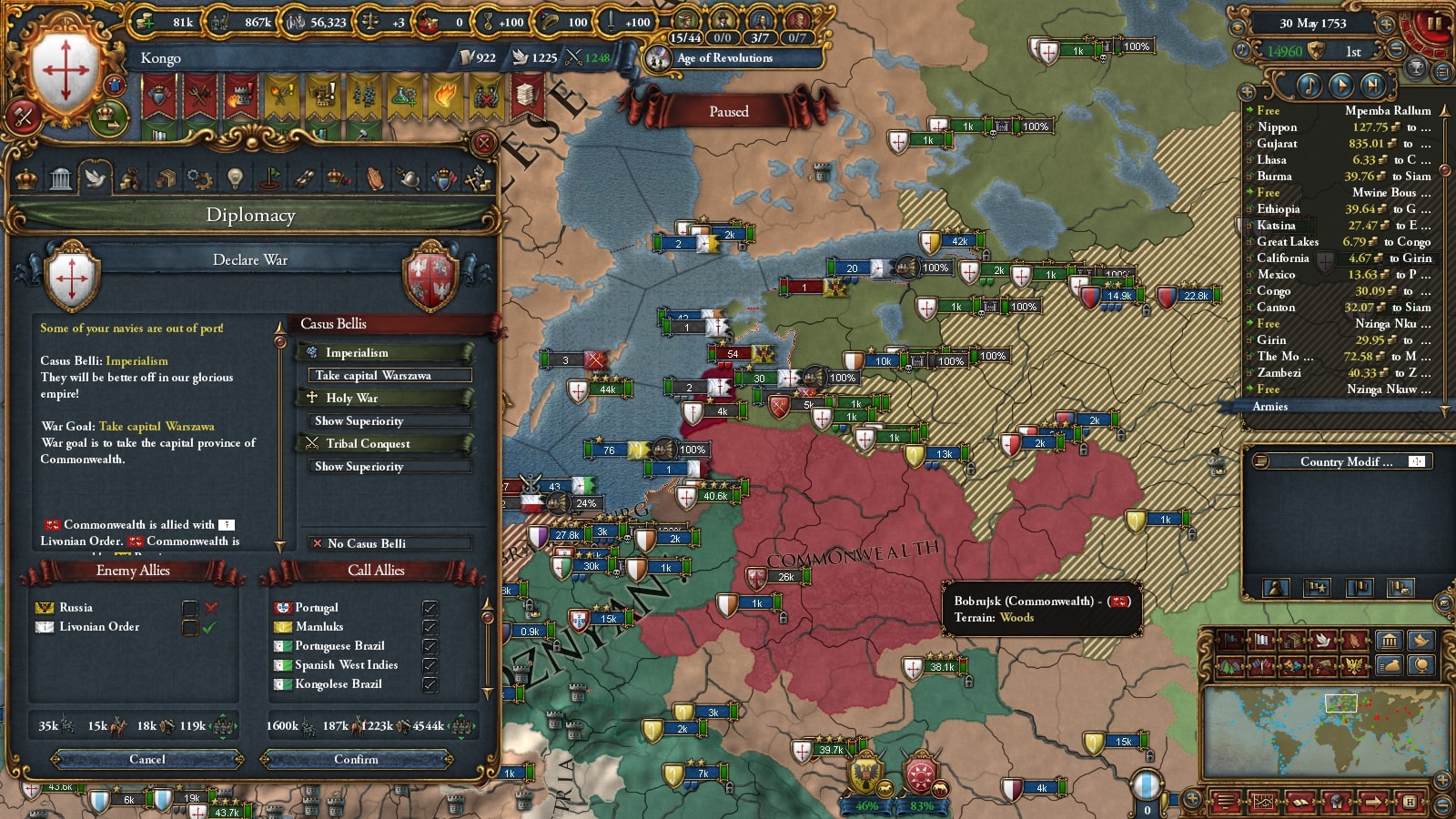Open the Age of Revolutions panel
The image size is (1456, 819).
[x=724, y=58]
